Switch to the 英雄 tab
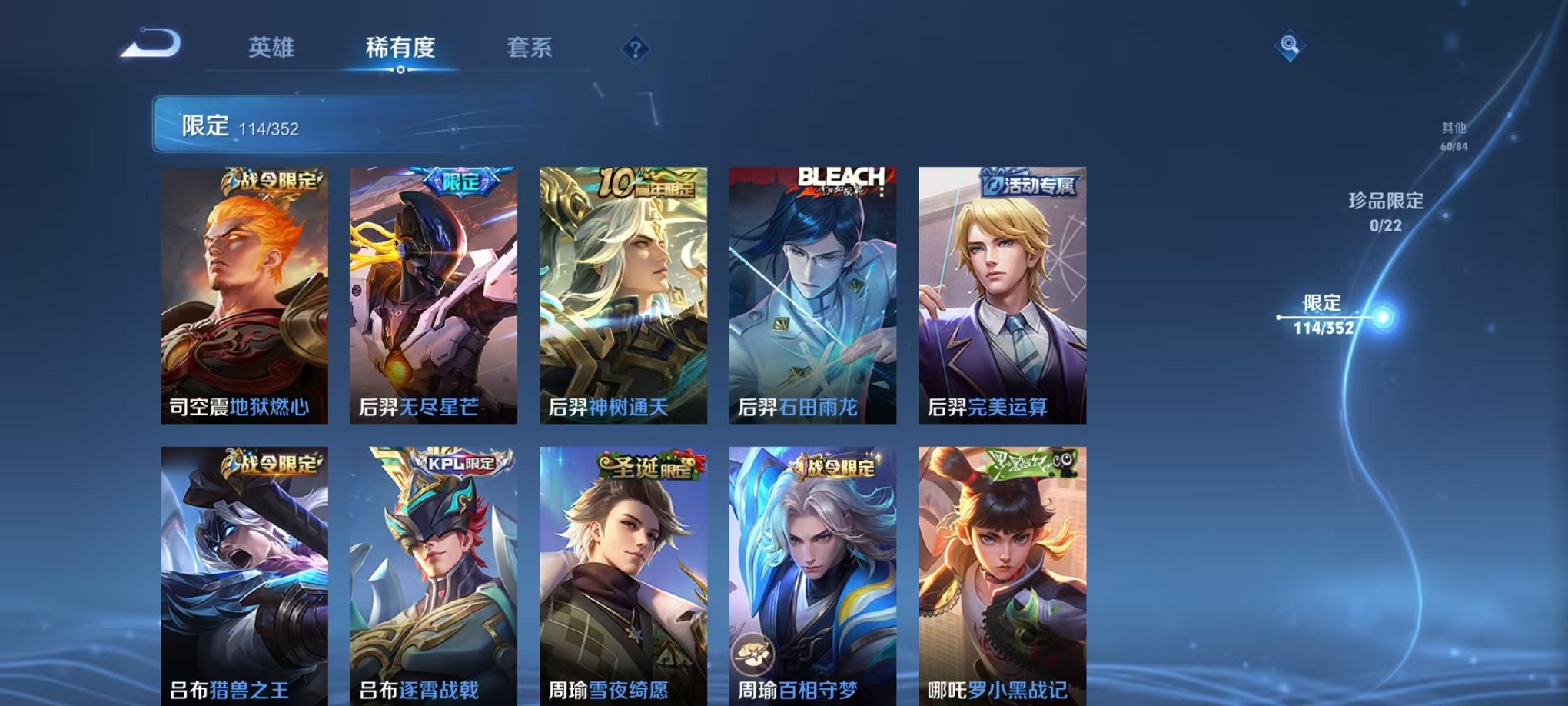The width and height of the screenshot is (1568, 706). pos(272,48)
